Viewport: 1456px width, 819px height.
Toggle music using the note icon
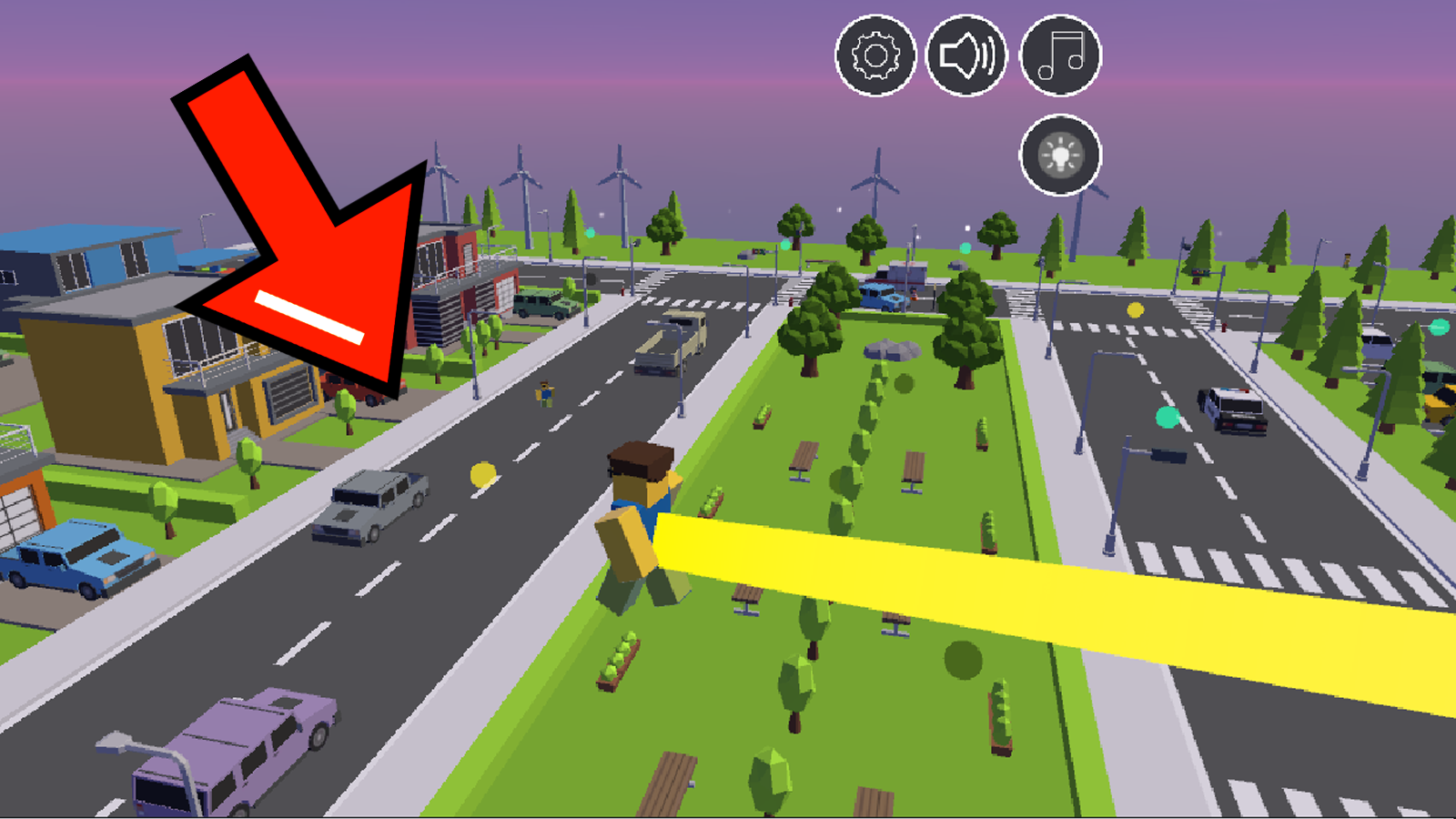click(1058, 56)
